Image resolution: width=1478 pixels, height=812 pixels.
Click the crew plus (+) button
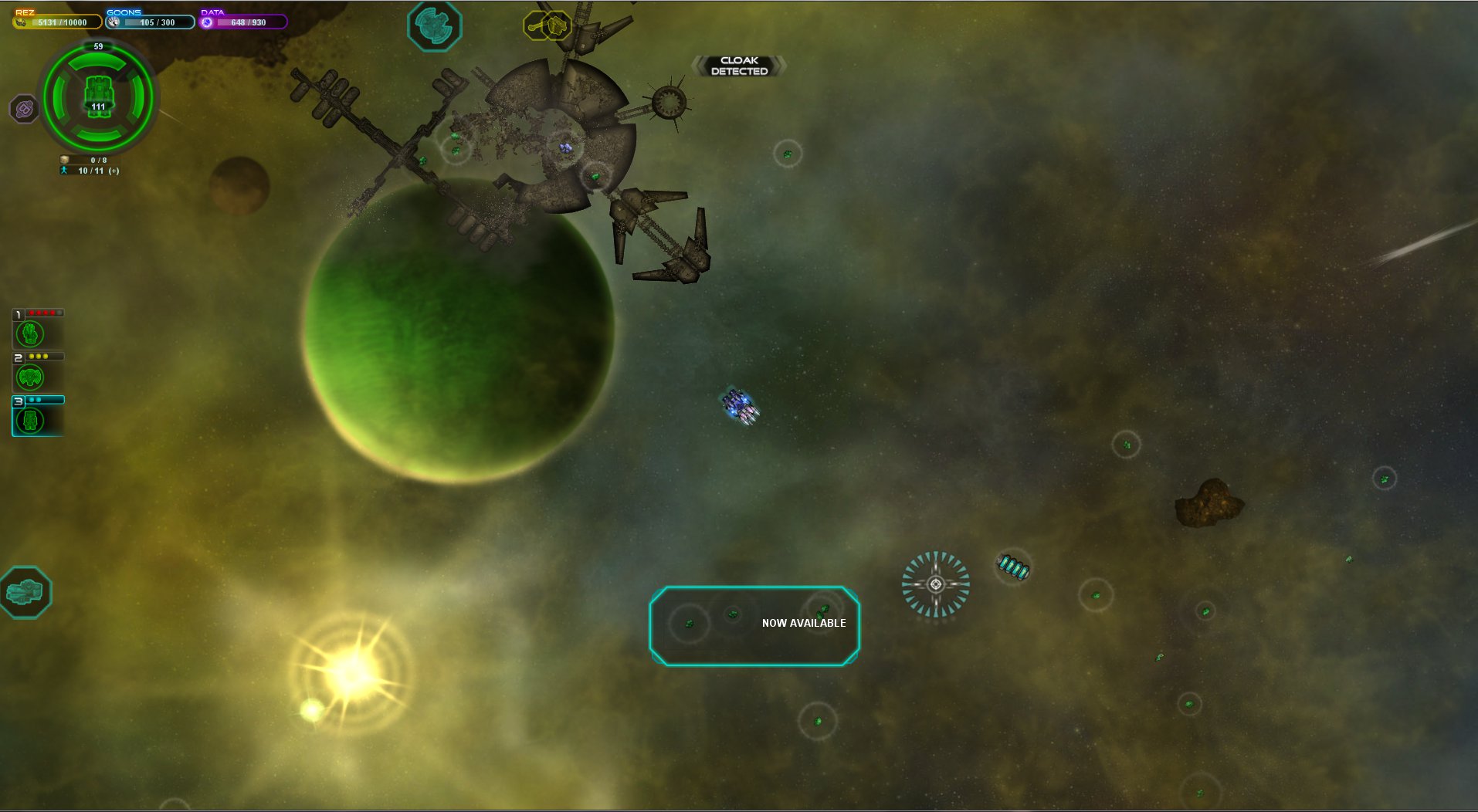[114, 171]
